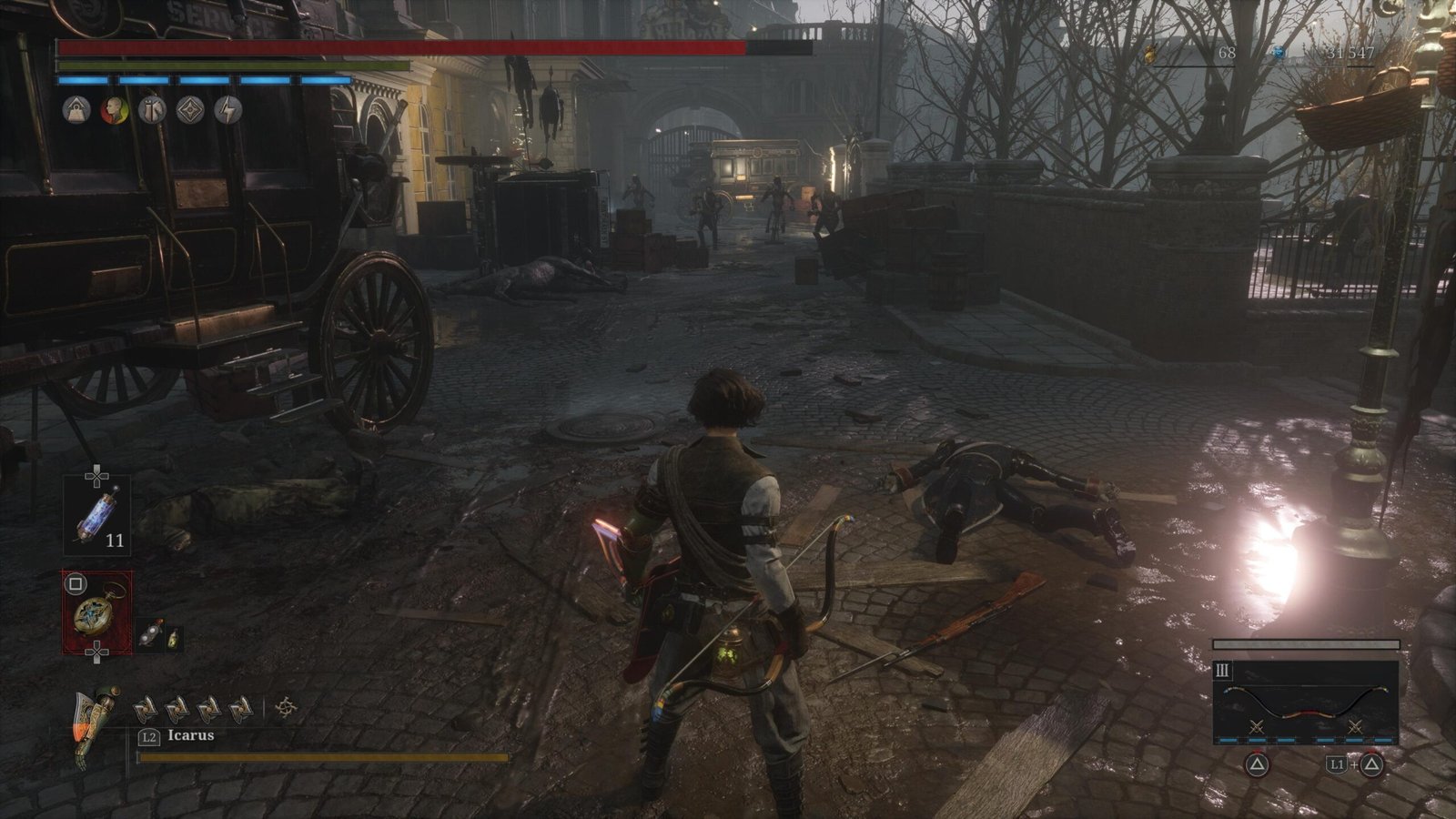Click the lightning bolt status icon

[x=228, y=110]
